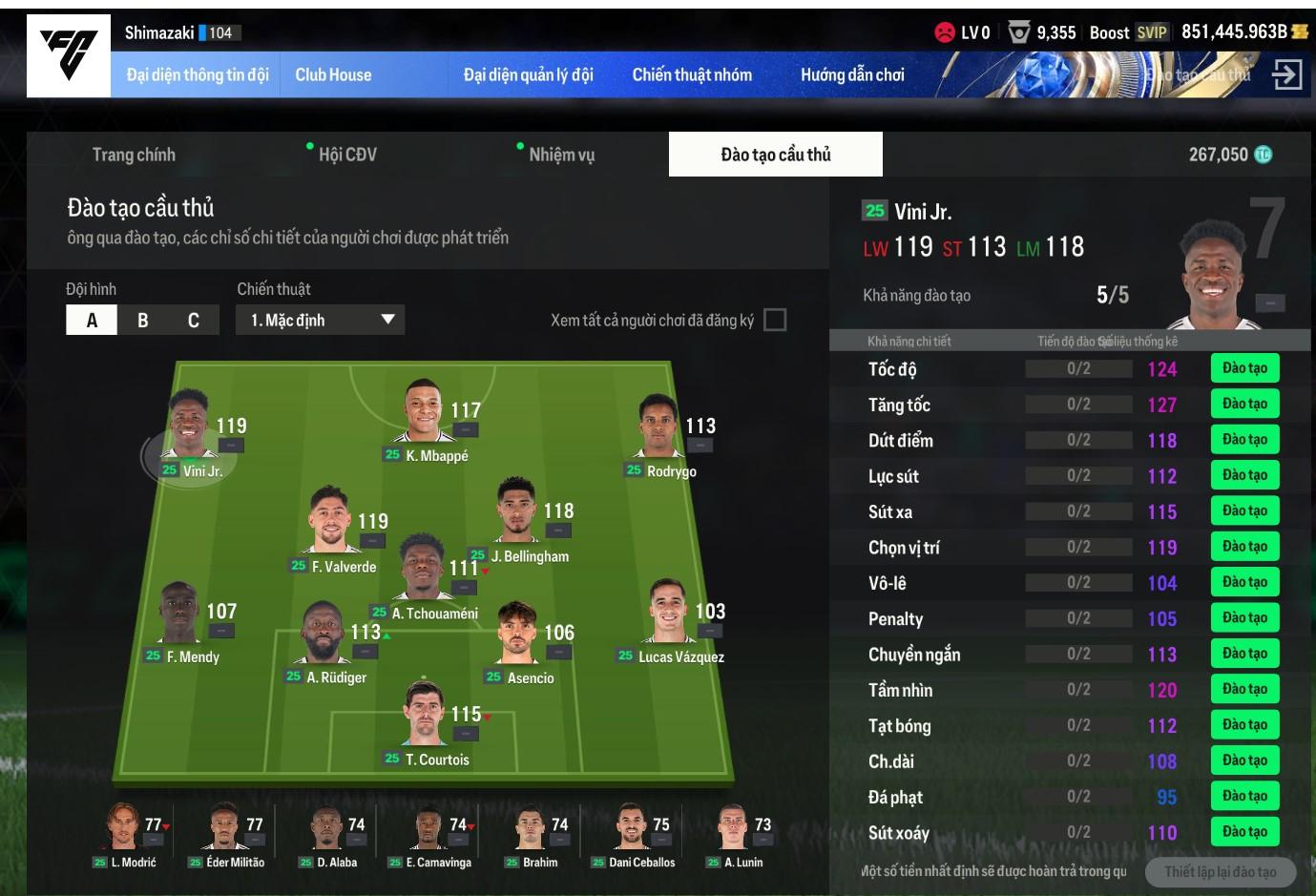Click the exit icon at top right
Viewport: 1316px width, 896px height.
(x=1286, y=74)
